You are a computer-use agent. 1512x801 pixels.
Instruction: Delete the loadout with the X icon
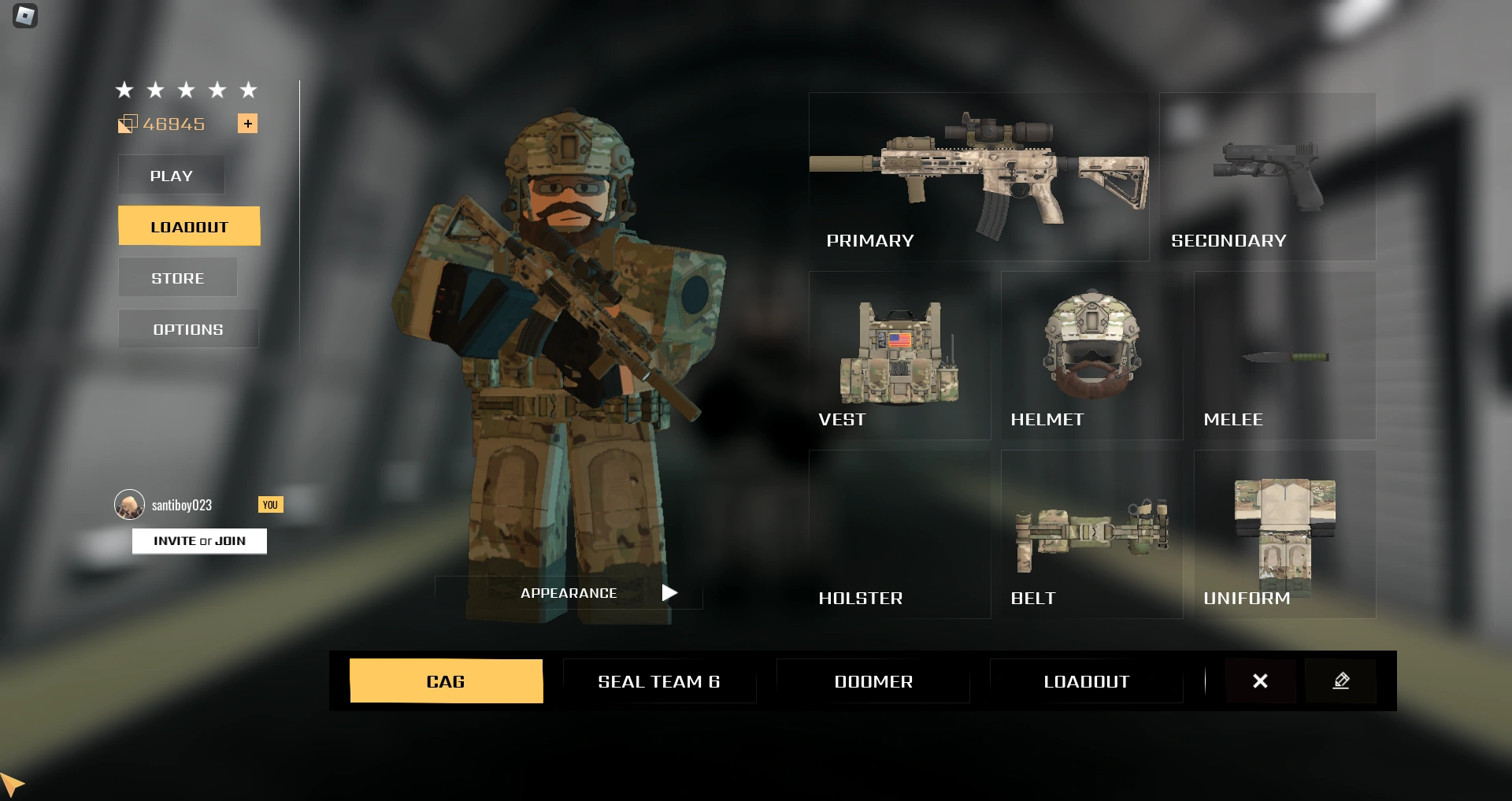[x=1260, y=680]
